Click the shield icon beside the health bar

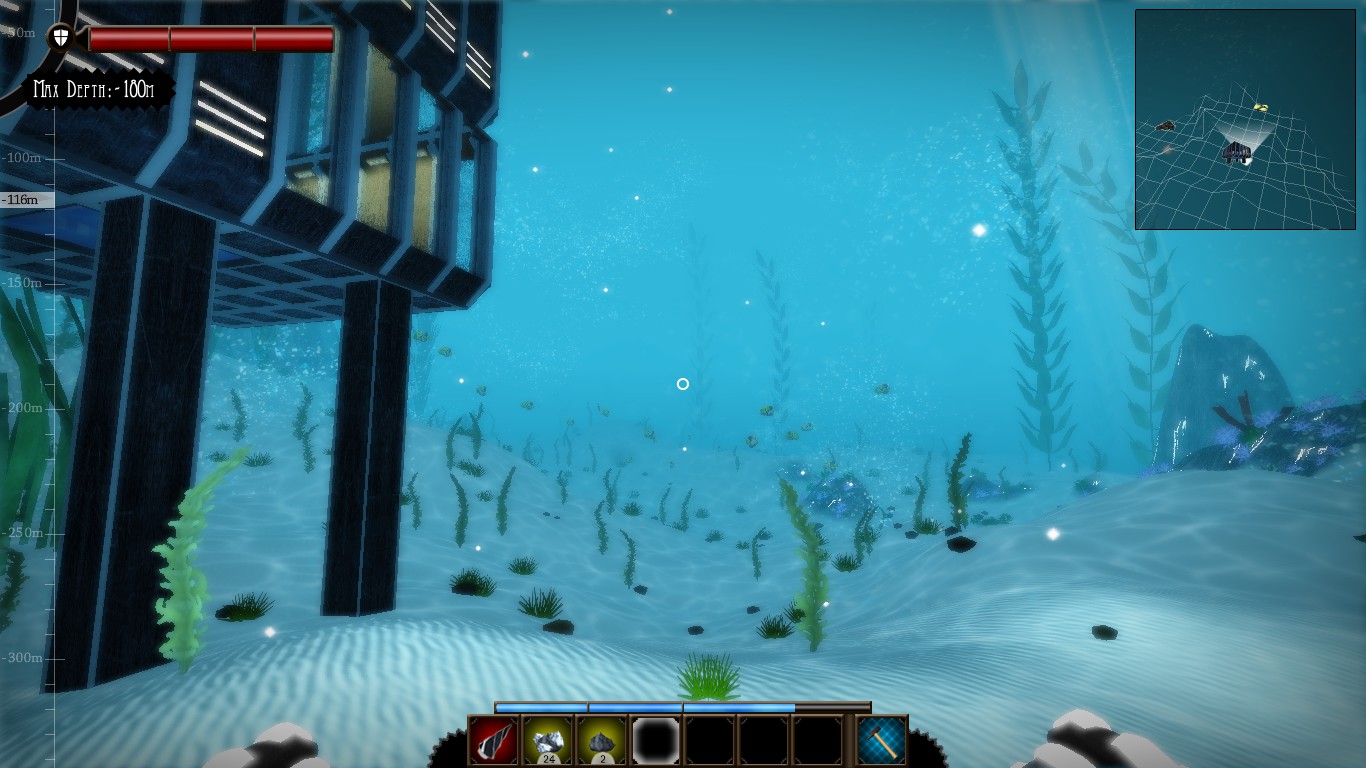(61, 38)
